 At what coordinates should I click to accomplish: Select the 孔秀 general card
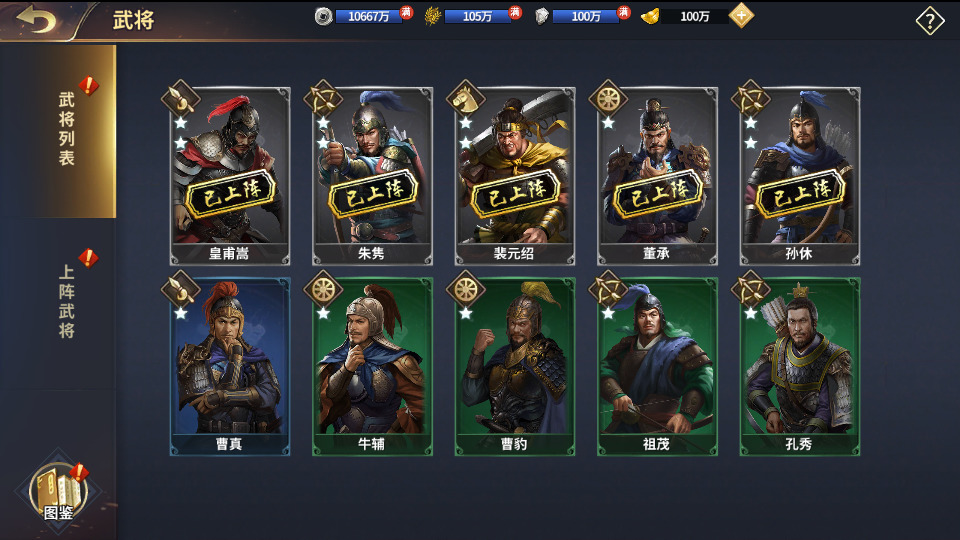[799, 365]
